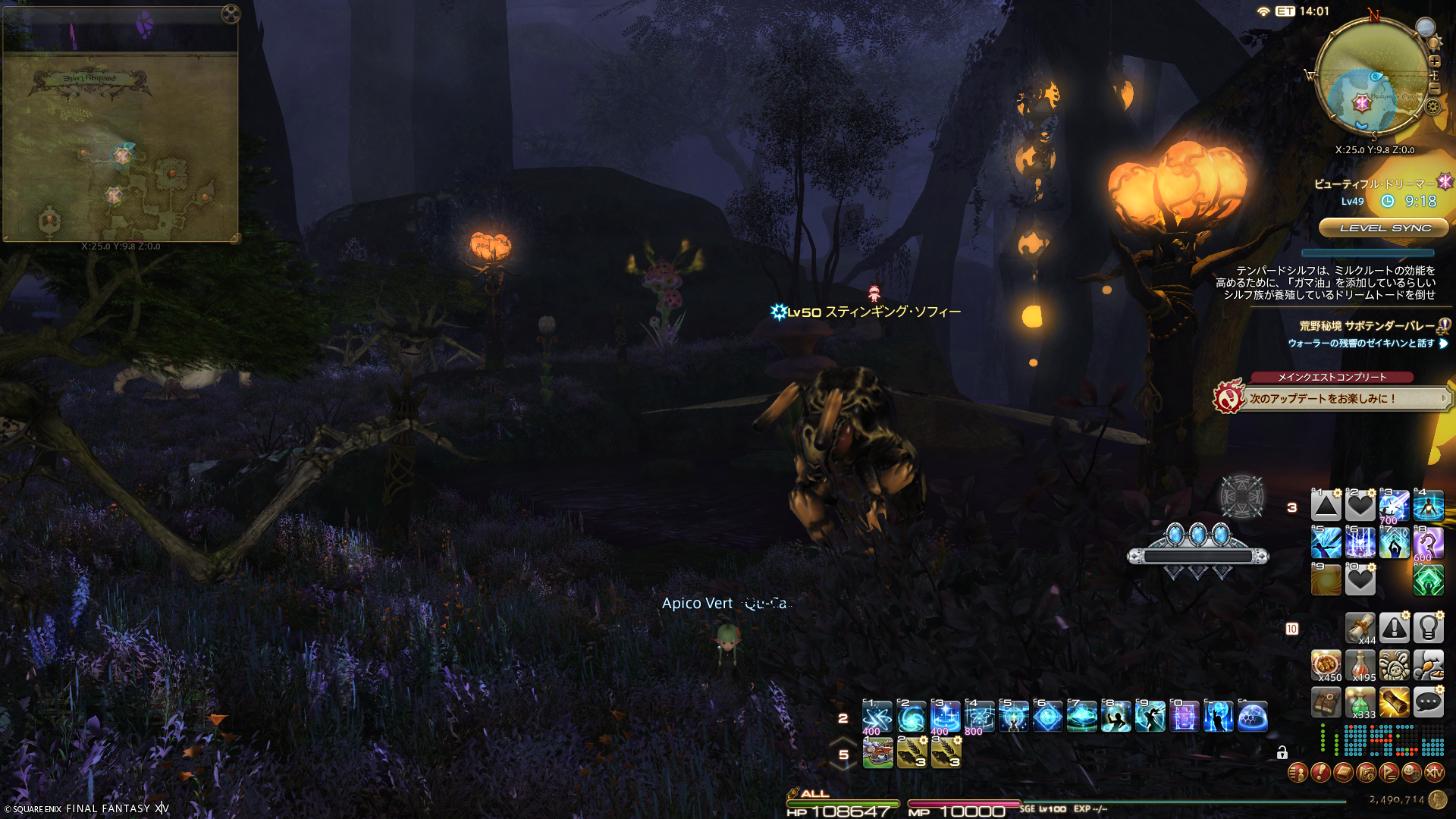Open the minimap settings gear

point(1432,106)
